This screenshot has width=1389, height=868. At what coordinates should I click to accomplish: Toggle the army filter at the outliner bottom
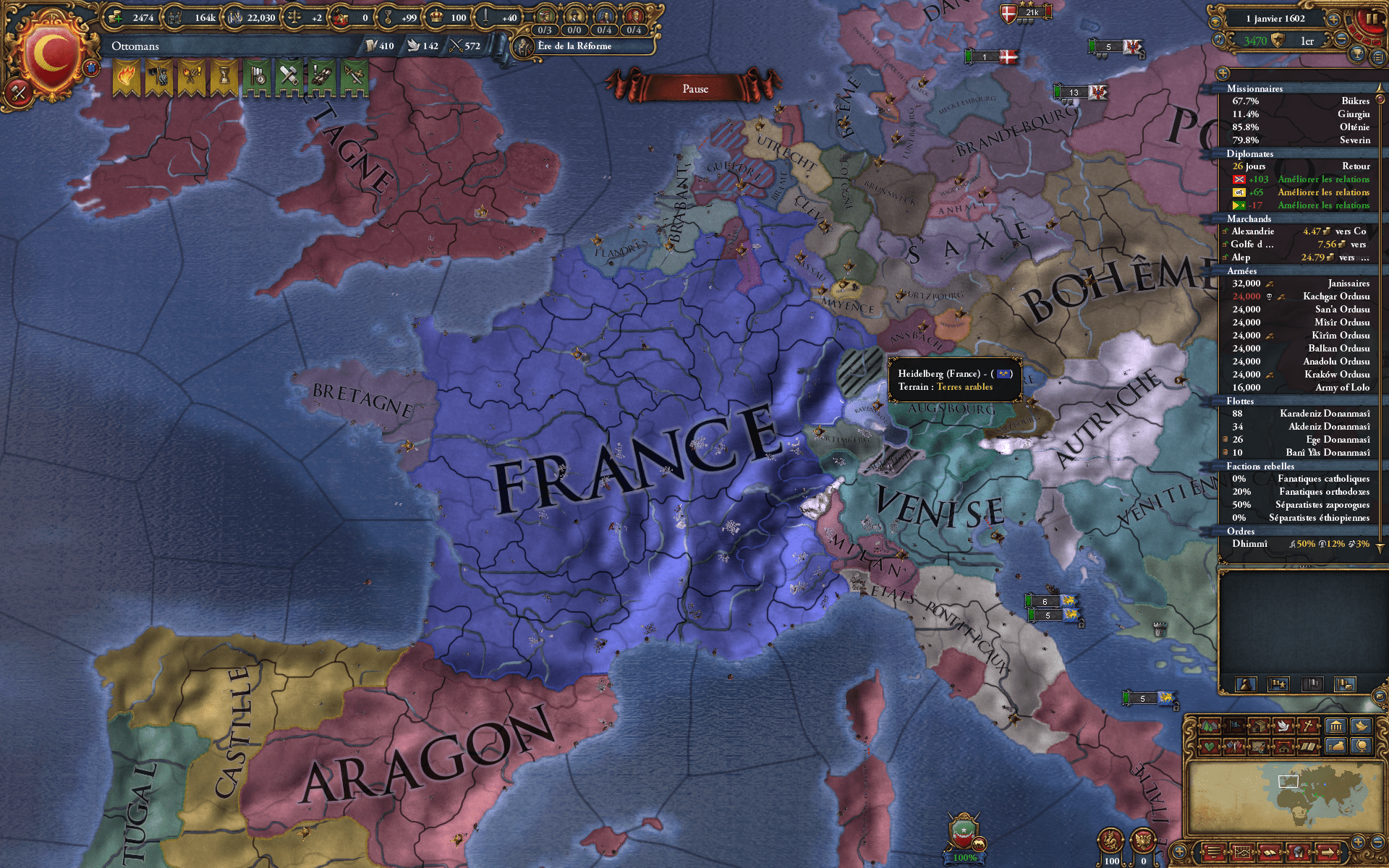[x=1278, y=684]
